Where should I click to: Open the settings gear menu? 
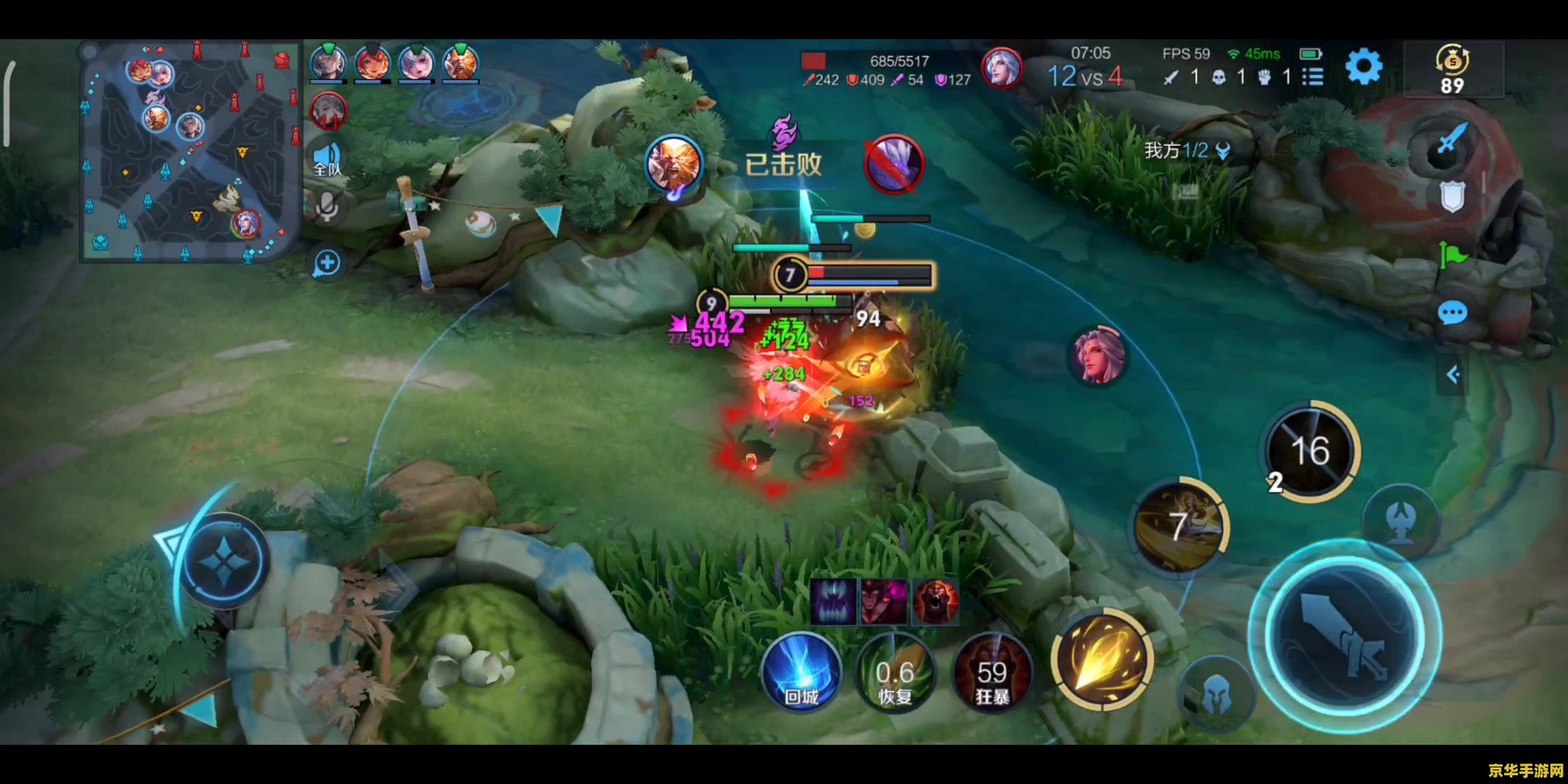pyautogui.click(x=1363, y=67)
